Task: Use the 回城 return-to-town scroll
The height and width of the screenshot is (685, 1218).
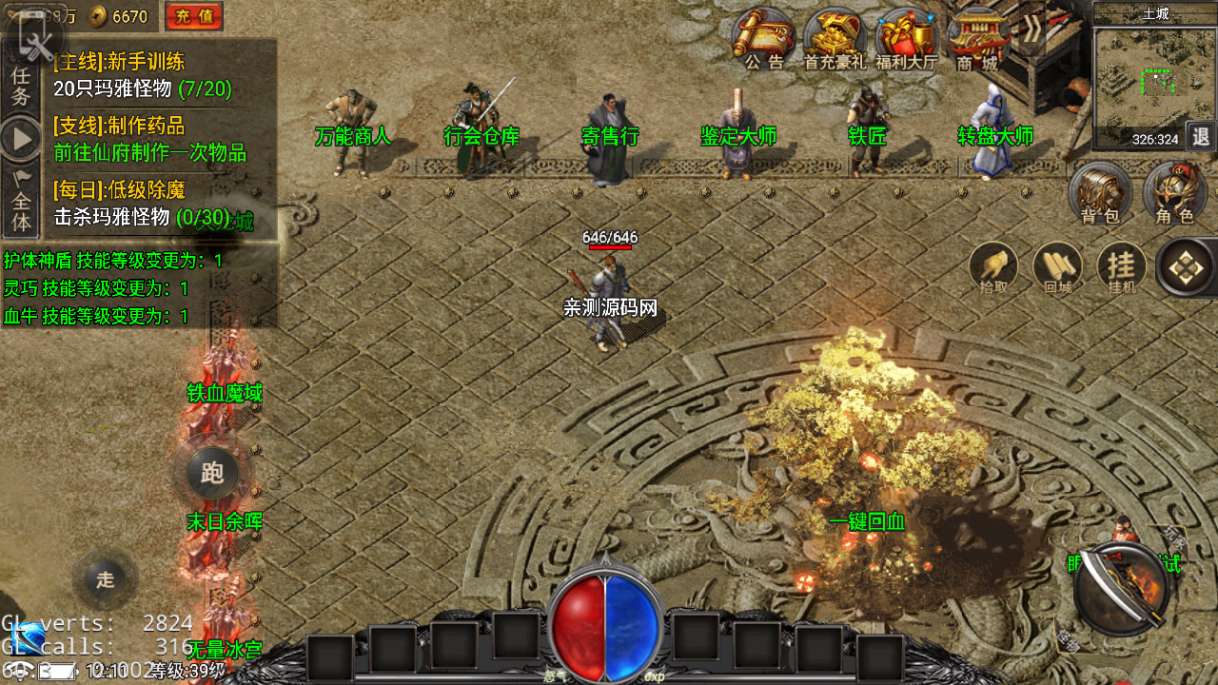Action: coord(1057,267)
